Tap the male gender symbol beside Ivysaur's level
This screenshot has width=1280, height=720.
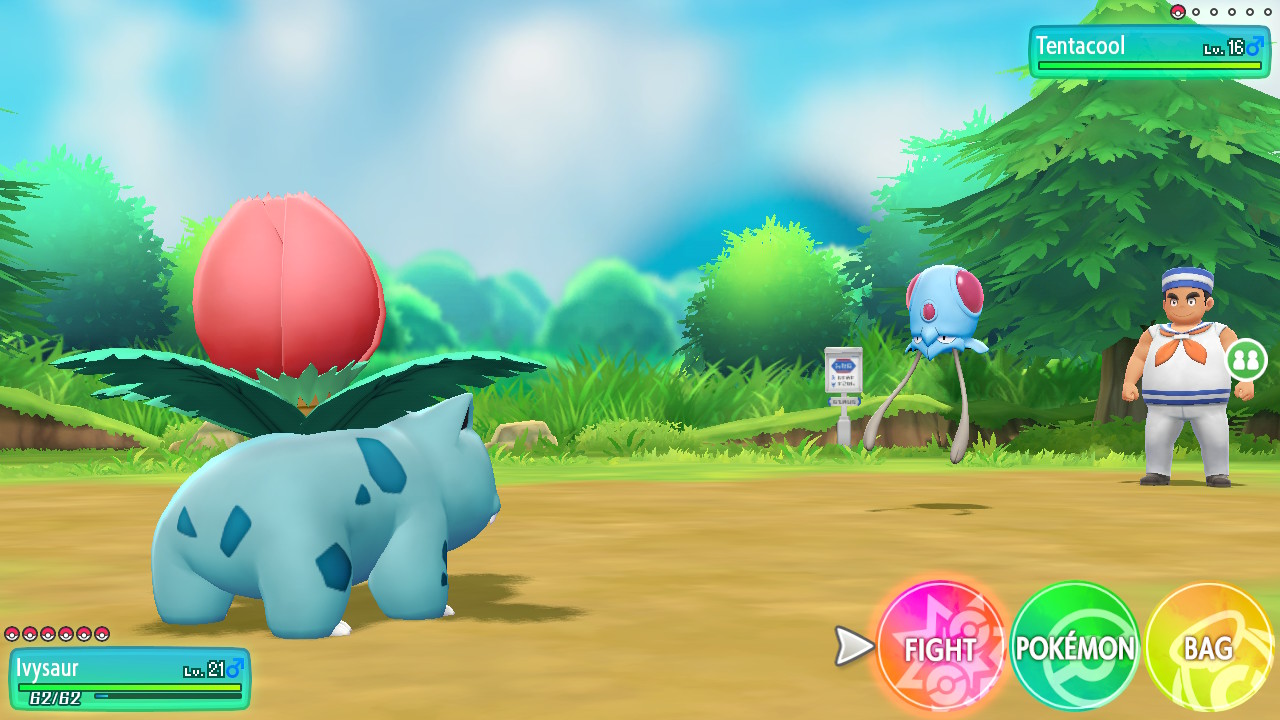click(233, 669)
